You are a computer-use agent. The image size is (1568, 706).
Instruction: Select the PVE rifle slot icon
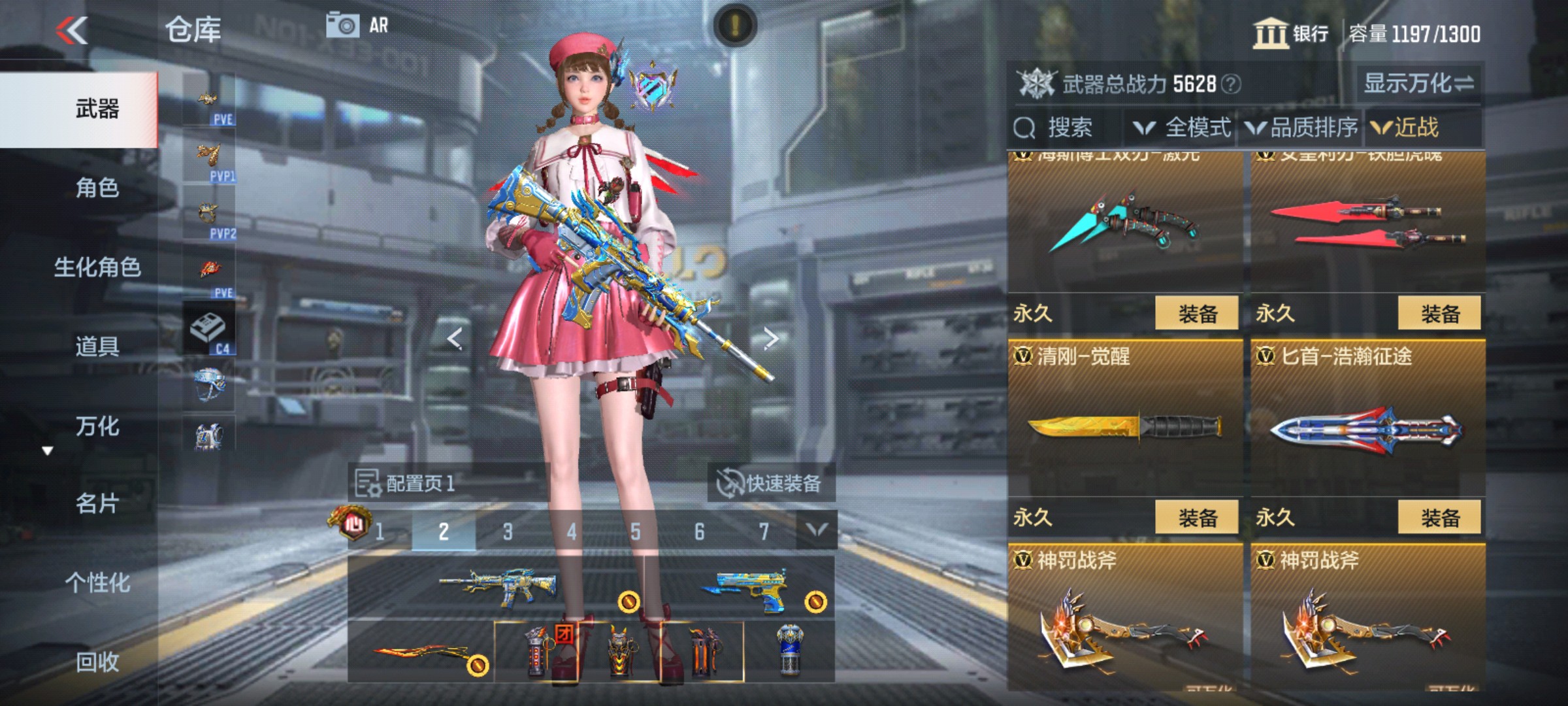(x=208, y=98)
